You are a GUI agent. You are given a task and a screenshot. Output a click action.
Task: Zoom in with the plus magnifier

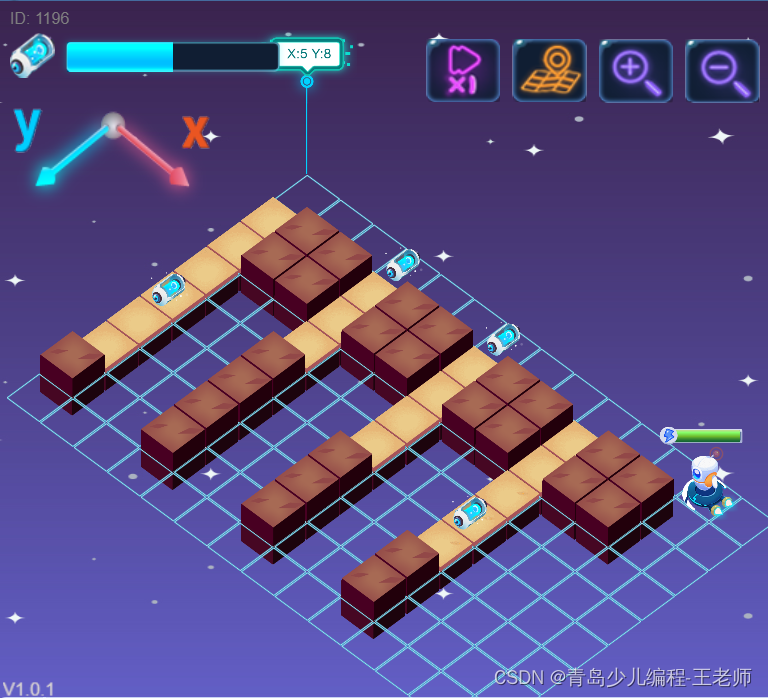(x=635, y=70)
